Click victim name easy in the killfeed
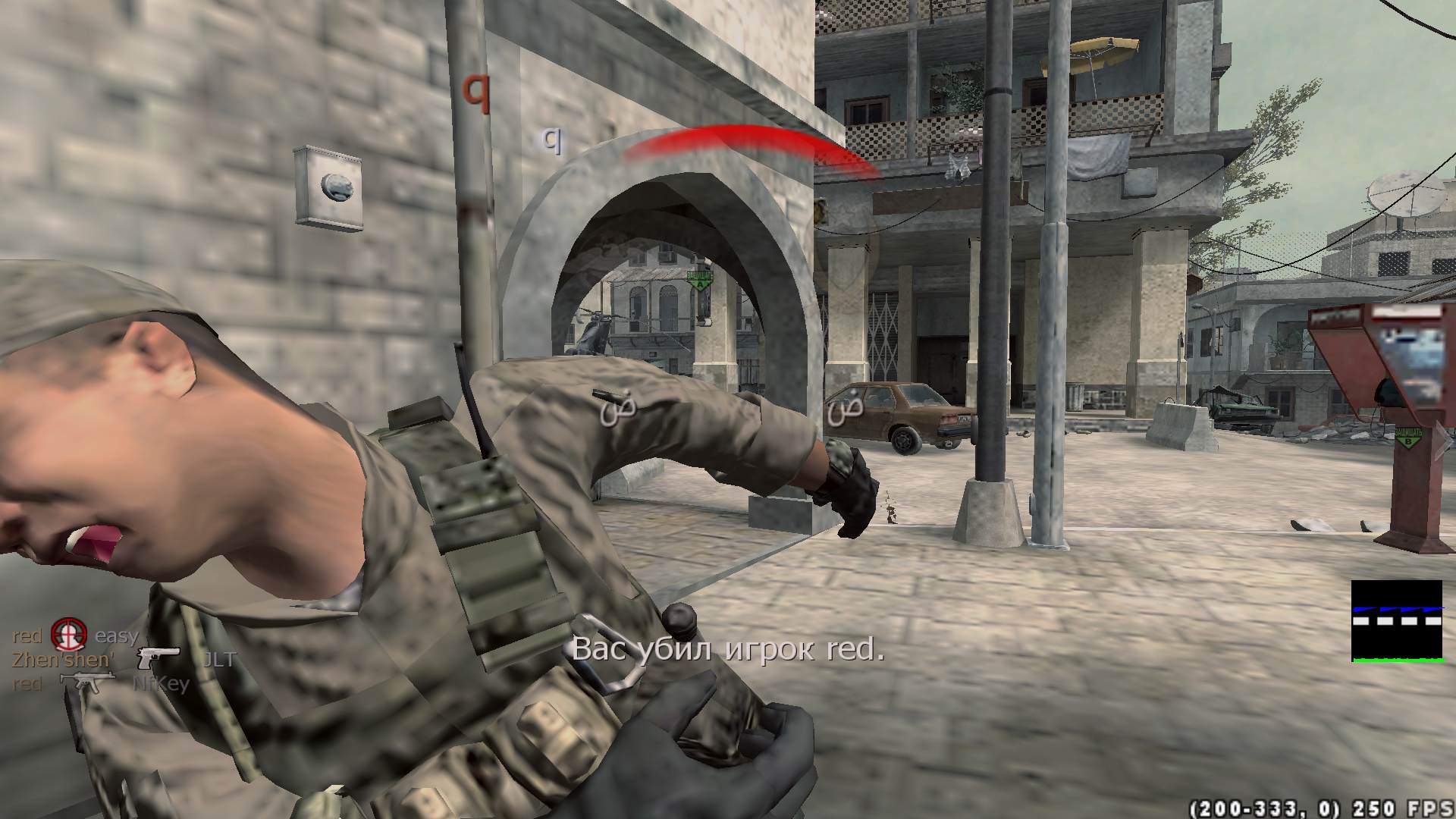This screenshot has width=1456, height=819. pyautogui.click(x=118, y=635)
